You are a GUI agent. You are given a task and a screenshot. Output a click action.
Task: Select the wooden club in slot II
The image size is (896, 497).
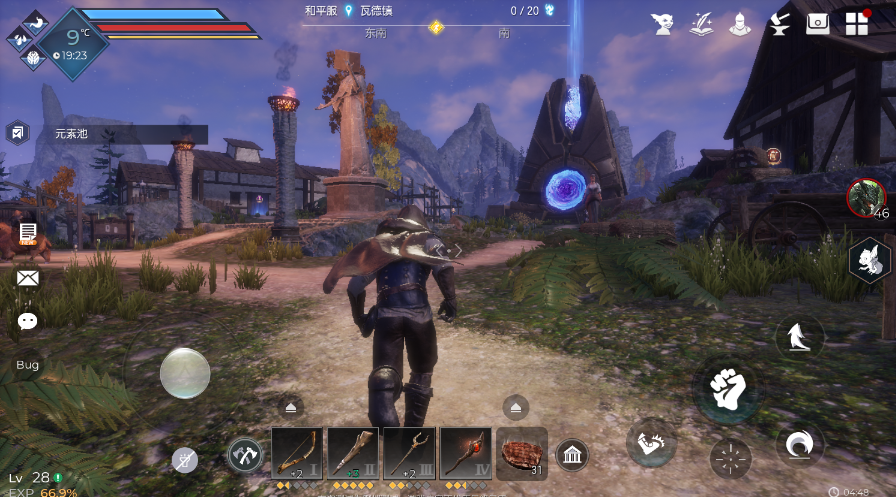click(x=353, y=453)
